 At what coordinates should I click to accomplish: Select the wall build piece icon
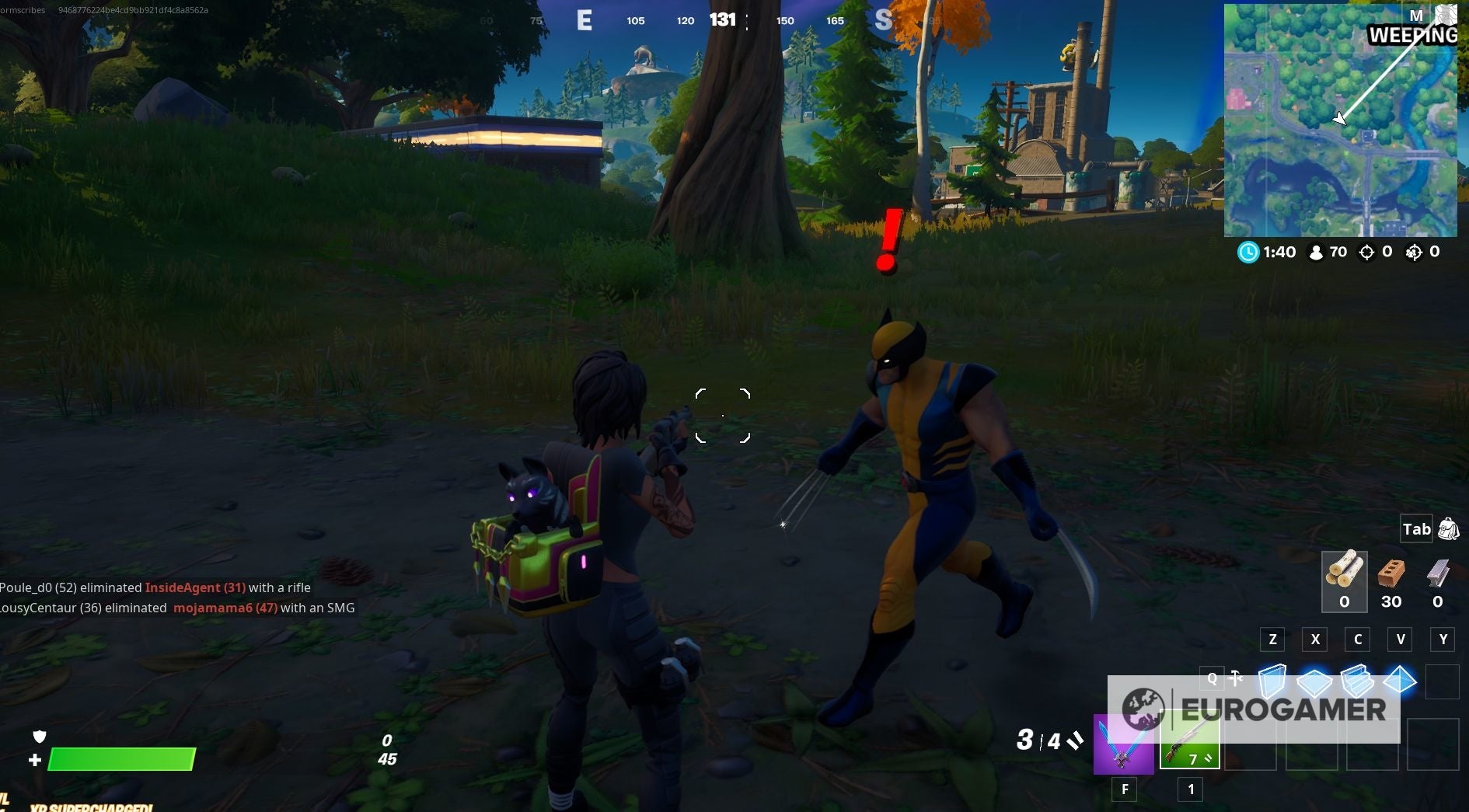1274,681
